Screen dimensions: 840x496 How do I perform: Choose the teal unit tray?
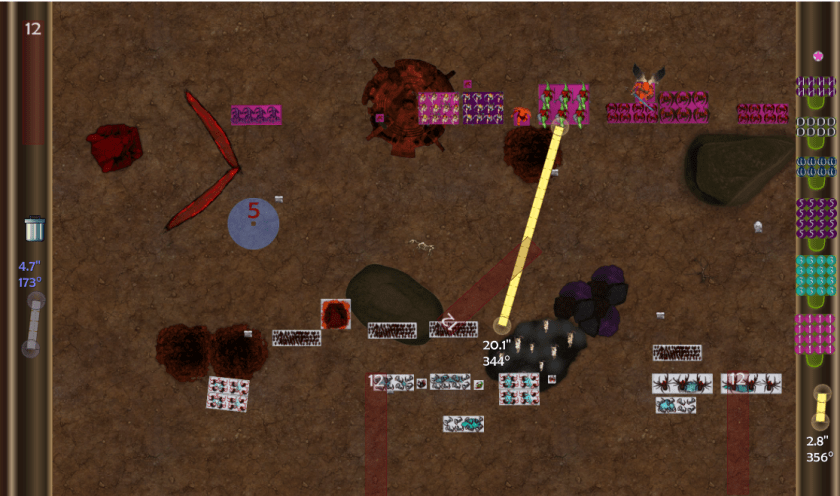815,275
